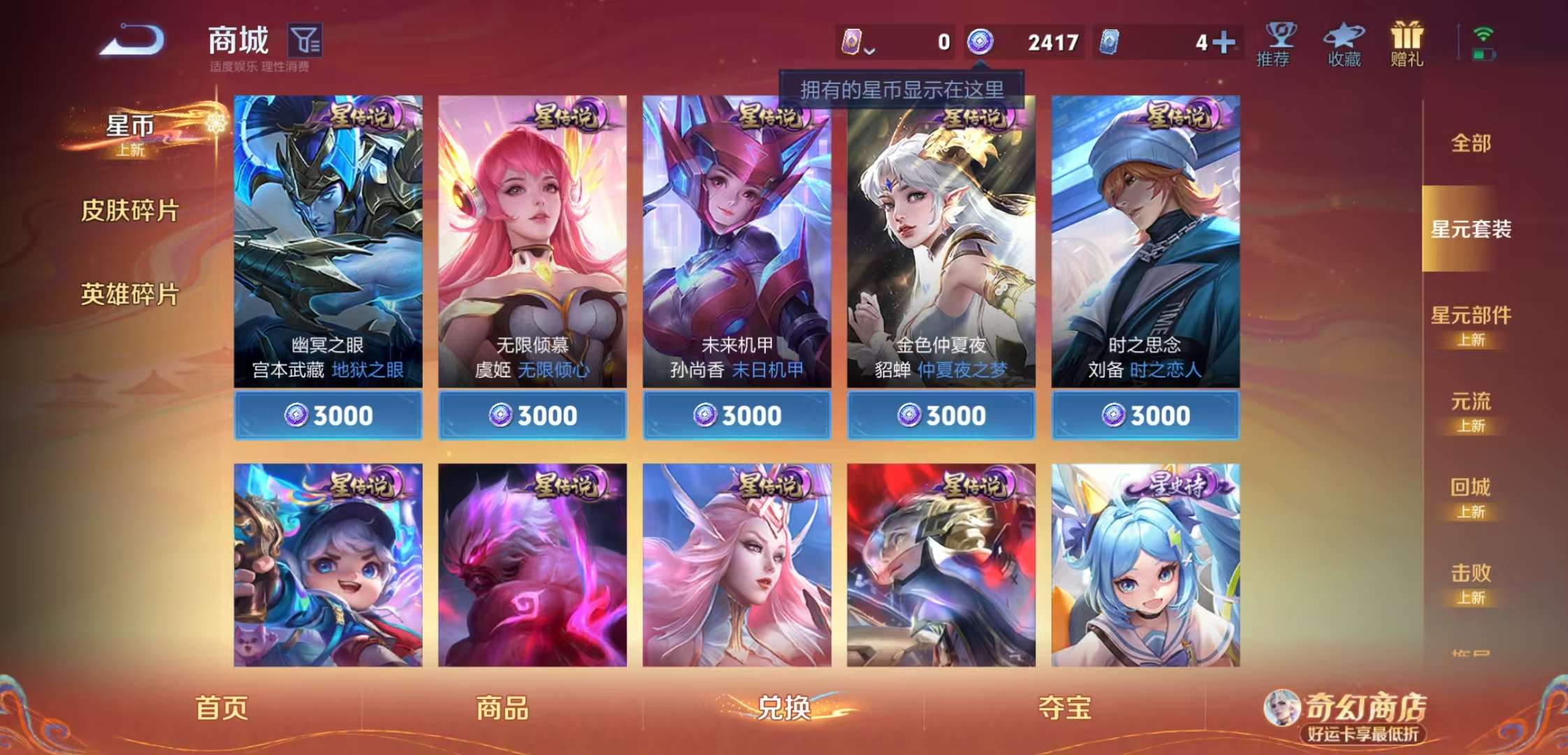Exchange 3000 coins for 未来机甲 skin
The height and width of the screenshot is (755, 1568).
[736, 414]
